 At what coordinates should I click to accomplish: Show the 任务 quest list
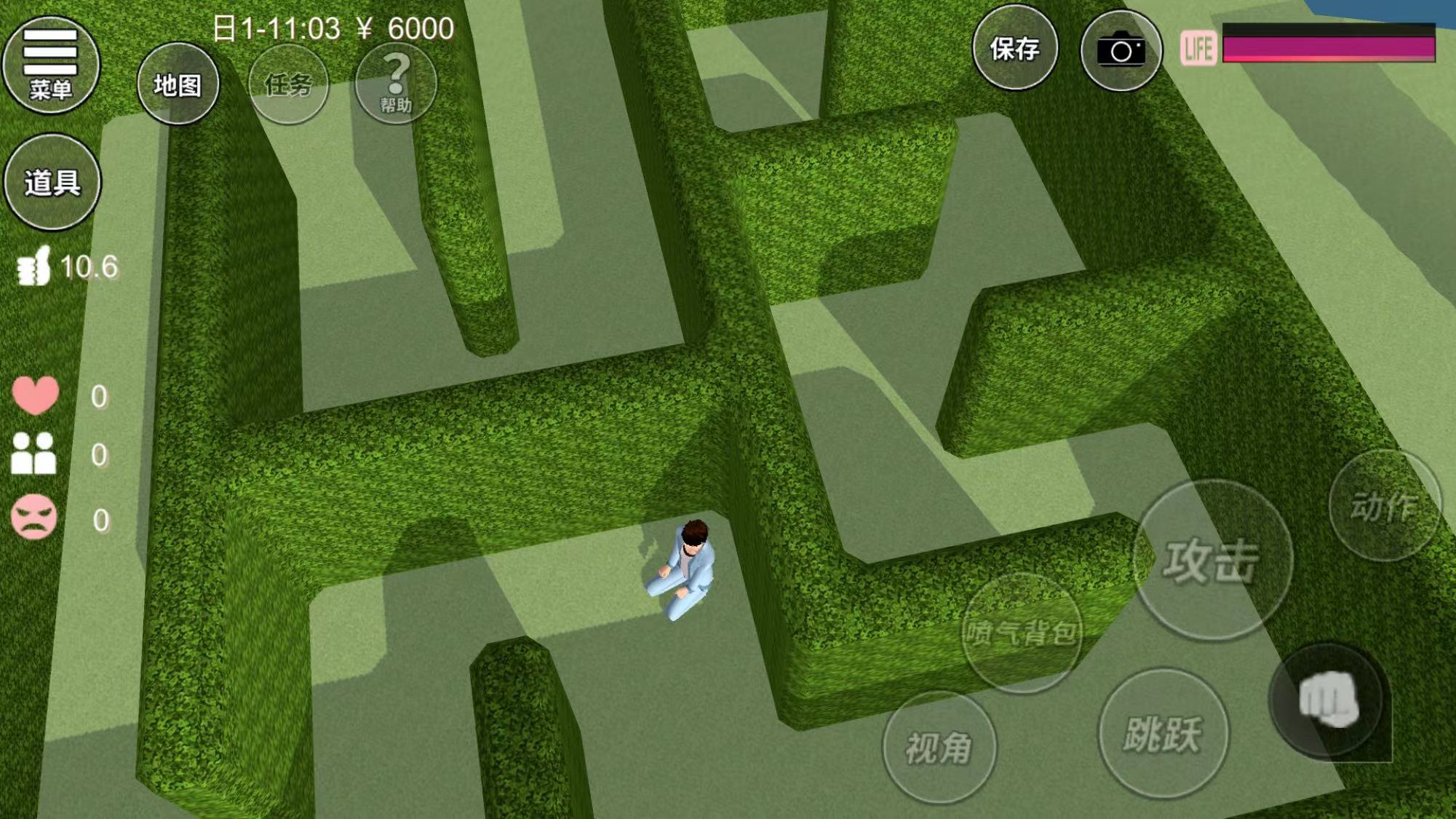coord(288,84)
